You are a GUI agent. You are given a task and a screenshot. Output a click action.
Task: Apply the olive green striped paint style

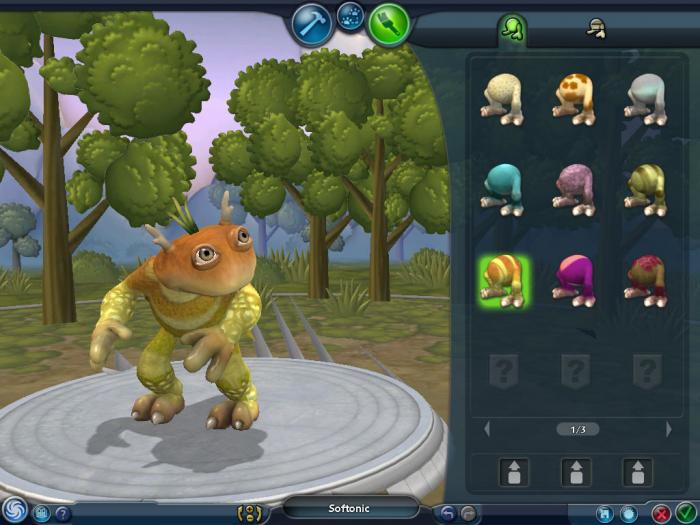646,188
